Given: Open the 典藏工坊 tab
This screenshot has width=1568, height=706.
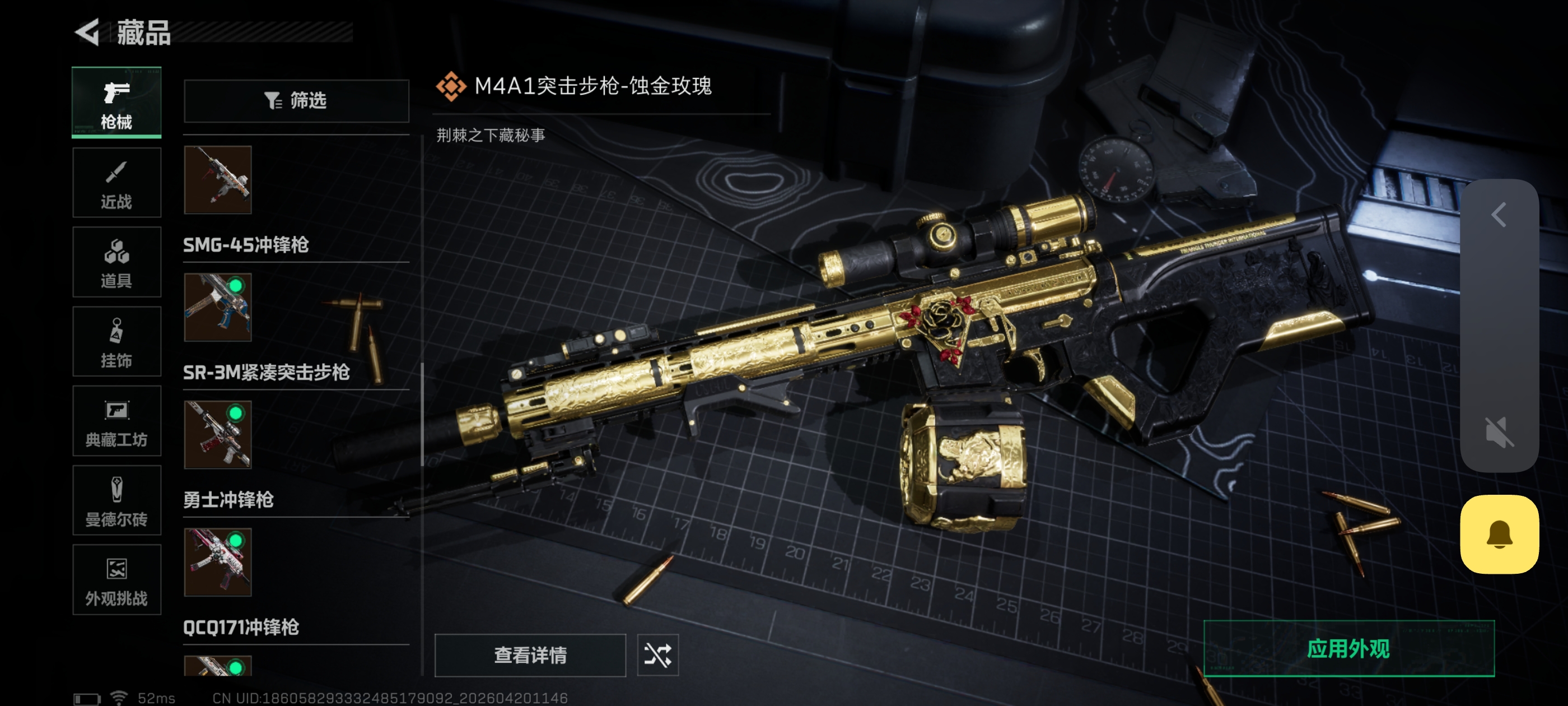Looking at the screenshot, I should (116, 421).
